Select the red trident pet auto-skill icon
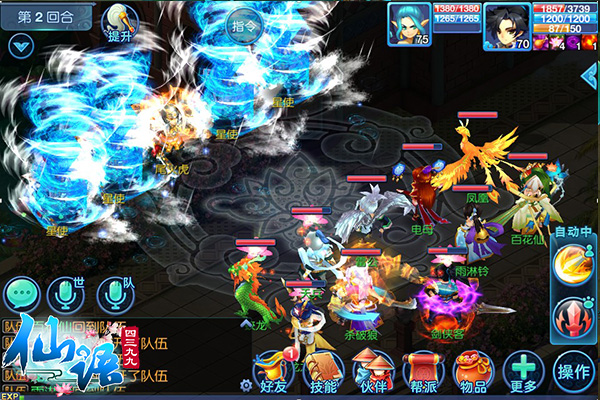 [574, 316]
